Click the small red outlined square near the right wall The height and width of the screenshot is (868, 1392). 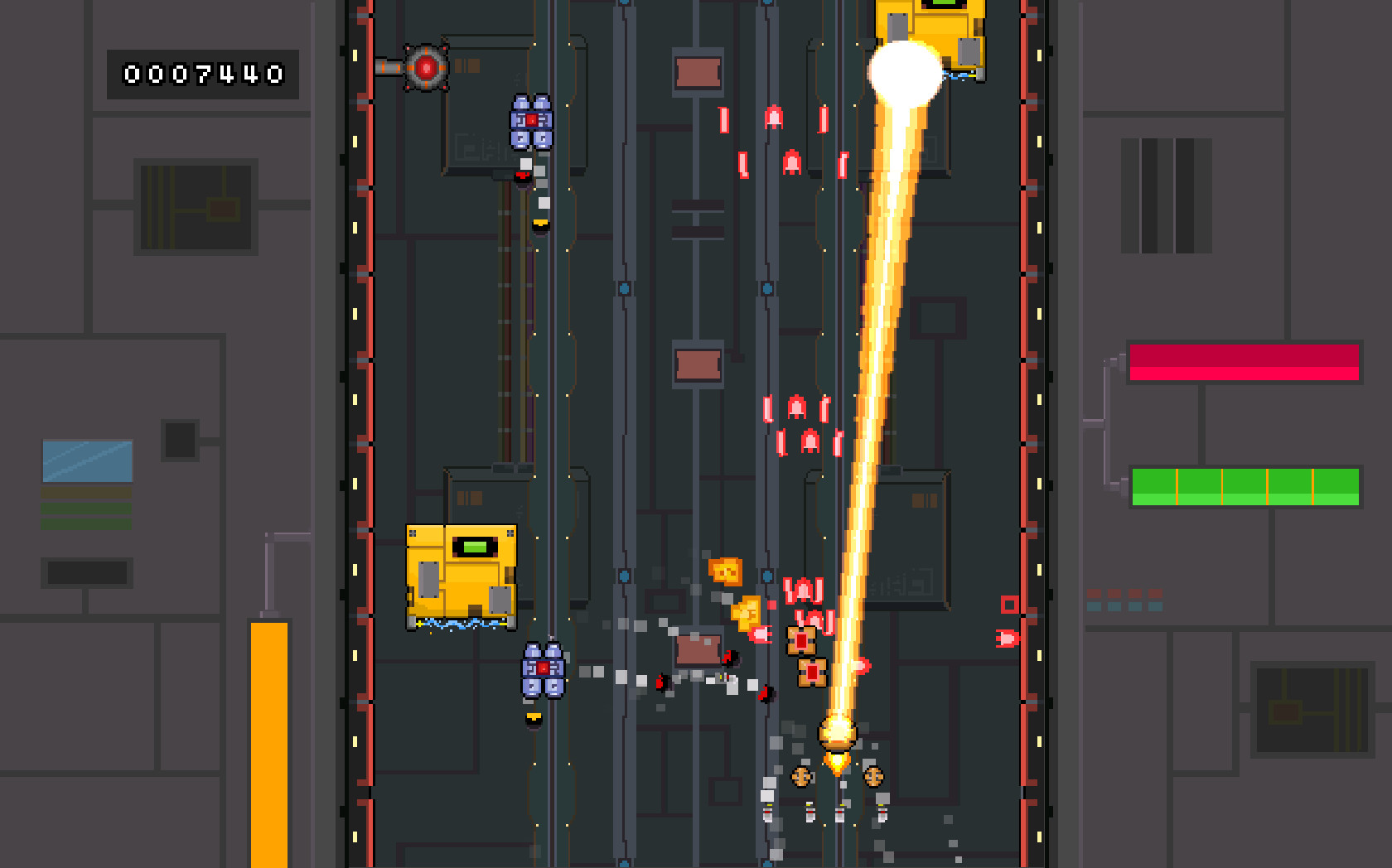tap(1009, 605)
